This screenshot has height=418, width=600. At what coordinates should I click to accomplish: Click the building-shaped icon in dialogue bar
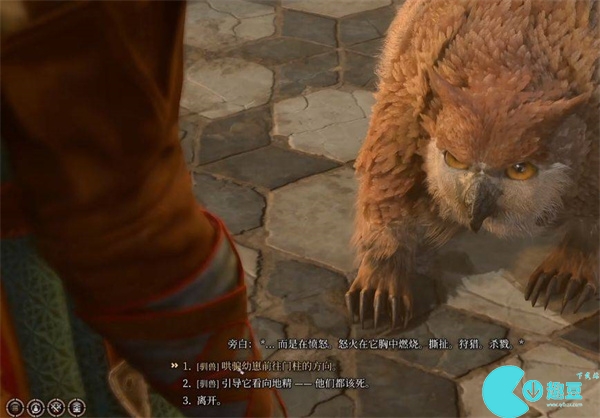pos(78,406)
